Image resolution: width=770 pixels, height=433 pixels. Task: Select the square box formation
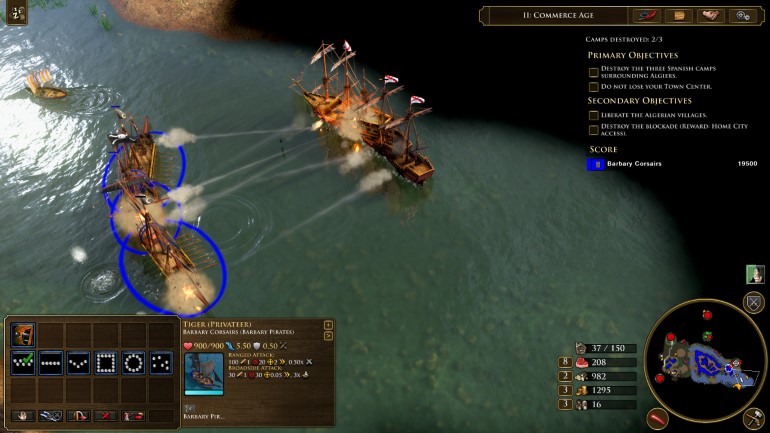click(105, 363)
